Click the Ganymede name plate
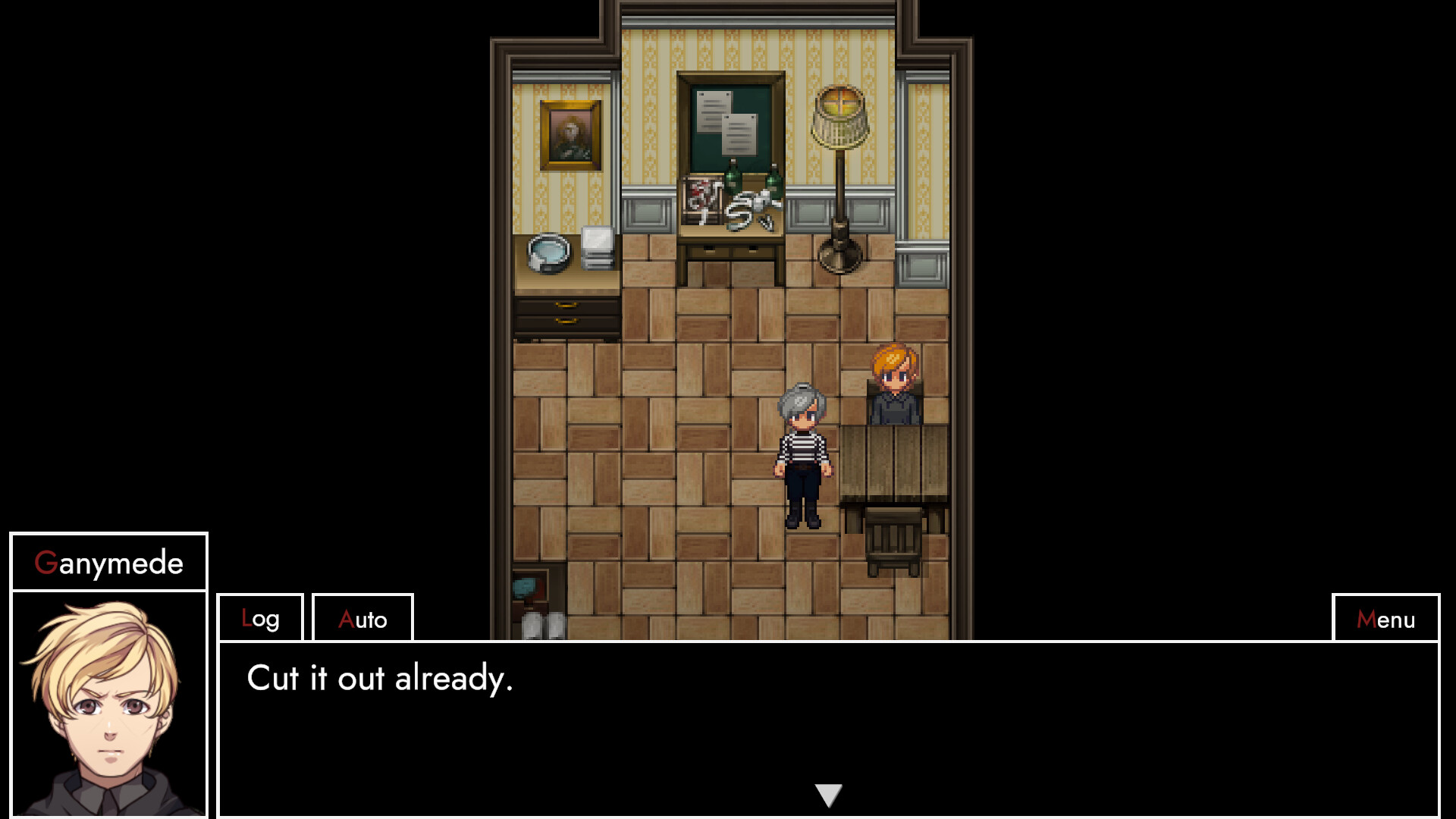This screenshot has height=819, width=1456. click(x=108, y=562)
